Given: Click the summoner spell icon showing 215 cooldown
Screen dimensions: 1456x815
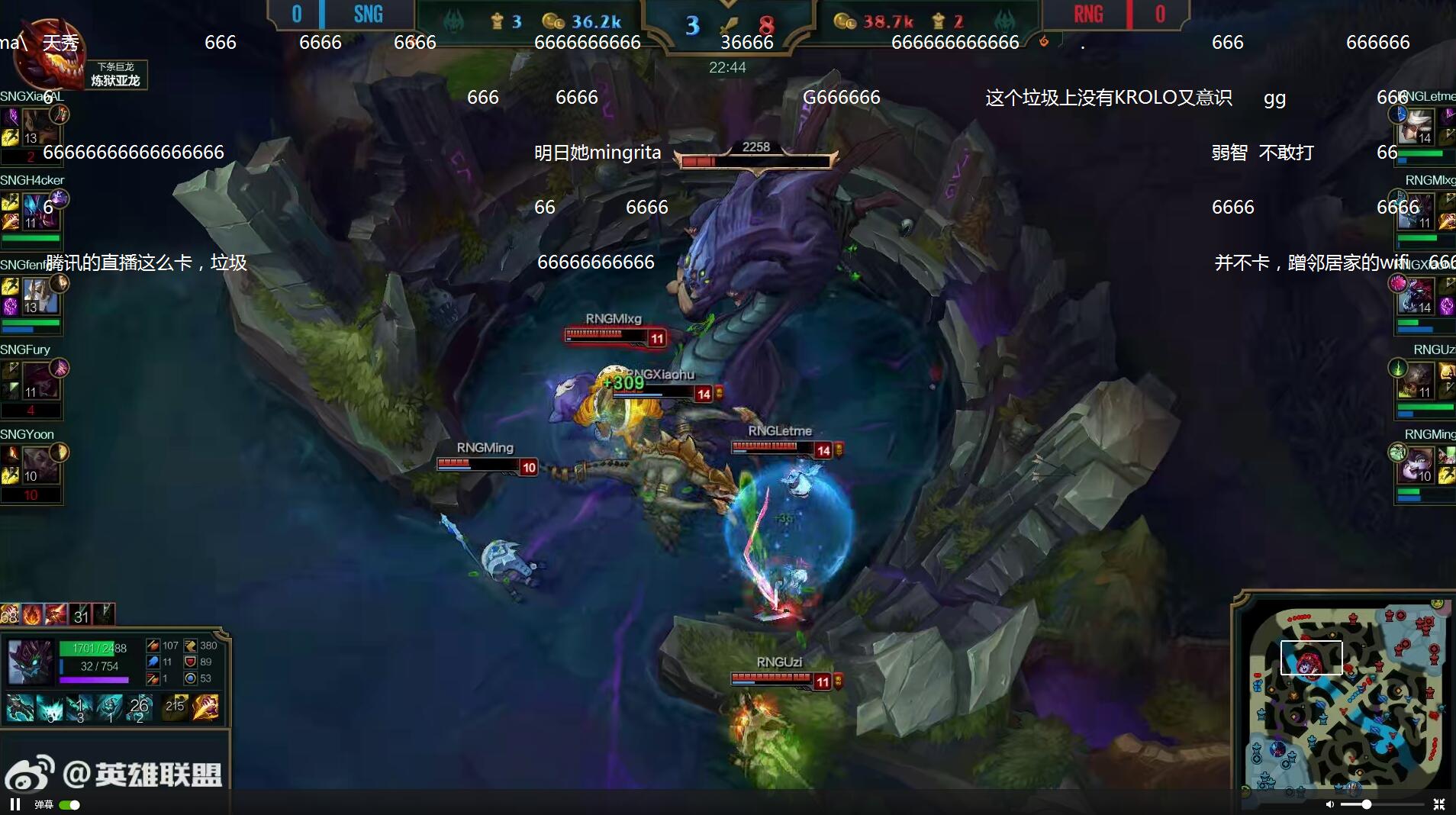Looking at the screenshot, I should [x=176, y=707].
